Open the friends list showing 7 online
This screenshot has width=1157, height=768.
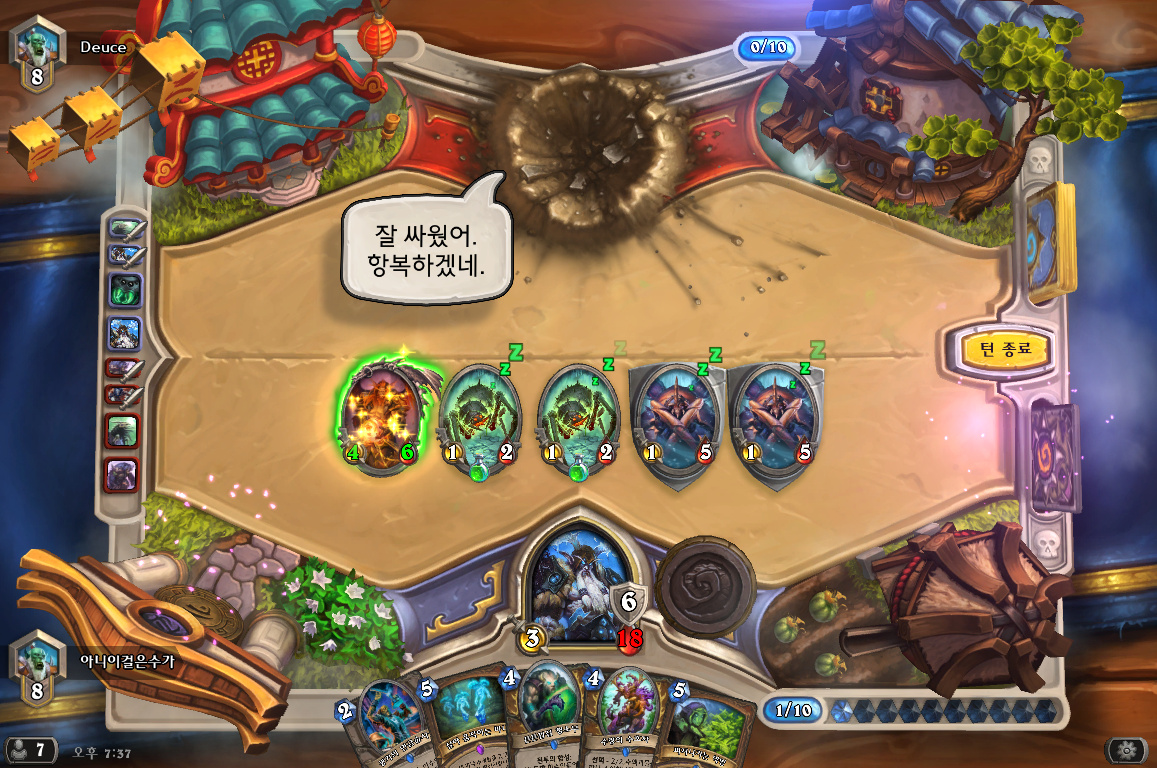[x=30, y=749]
